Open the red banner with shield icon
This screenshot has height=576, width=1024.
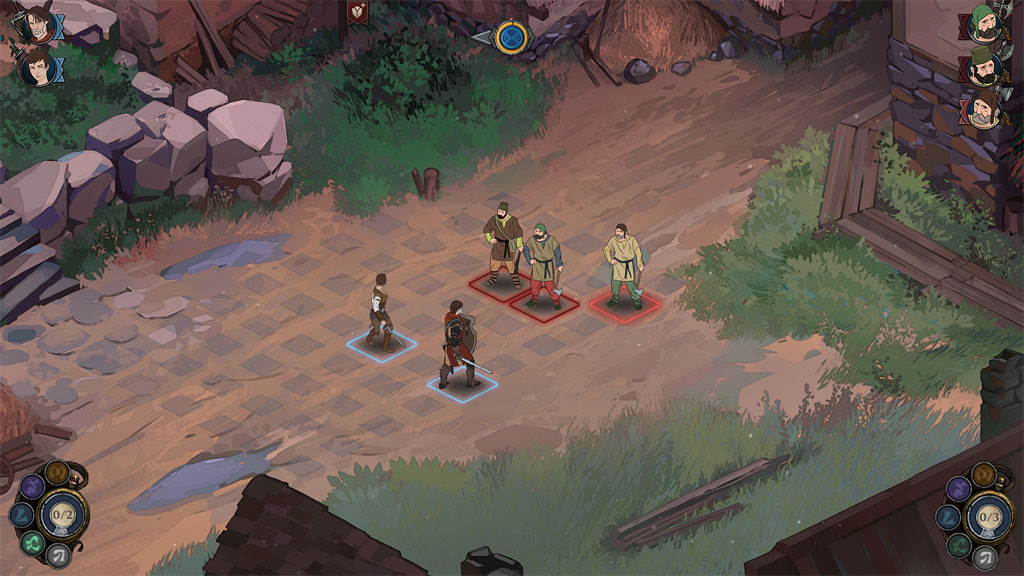[356, 12]
